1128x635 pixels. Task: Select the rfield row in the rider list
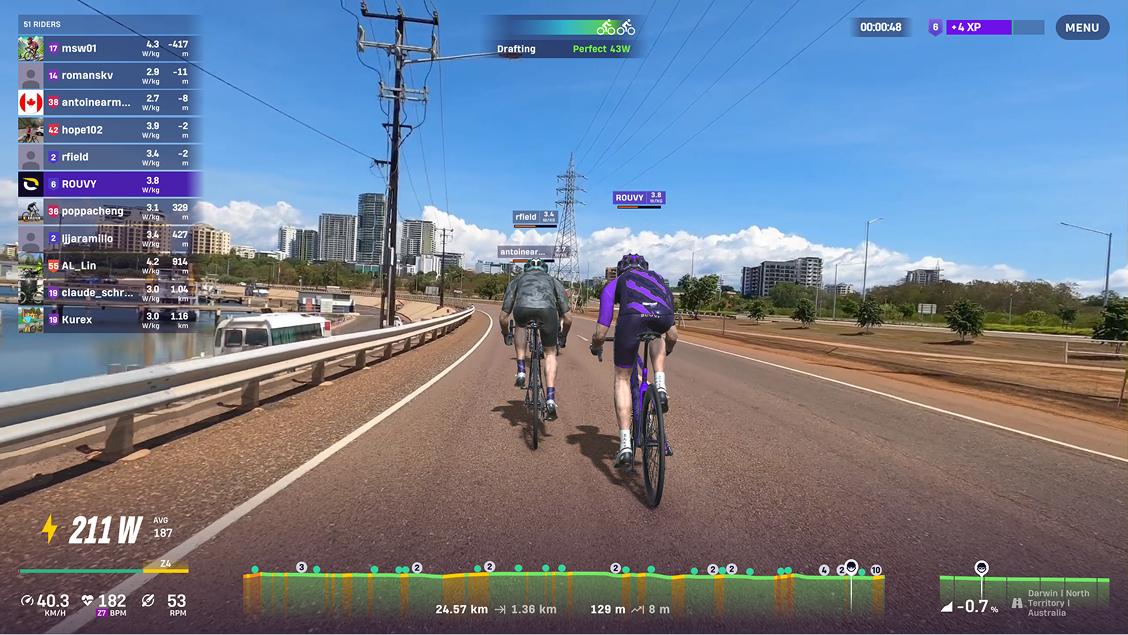(x=109, y=157)
